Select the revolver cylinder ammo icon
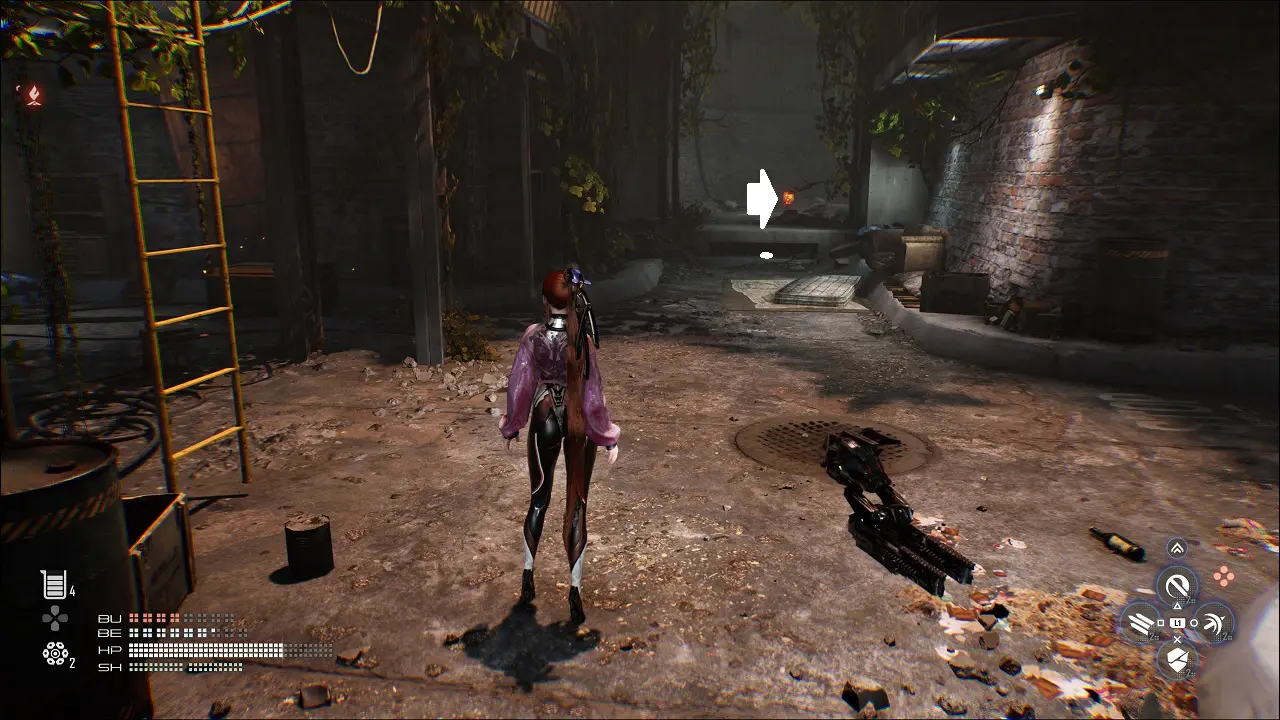Screen dimensions: 1280x720 pos(55,653)
